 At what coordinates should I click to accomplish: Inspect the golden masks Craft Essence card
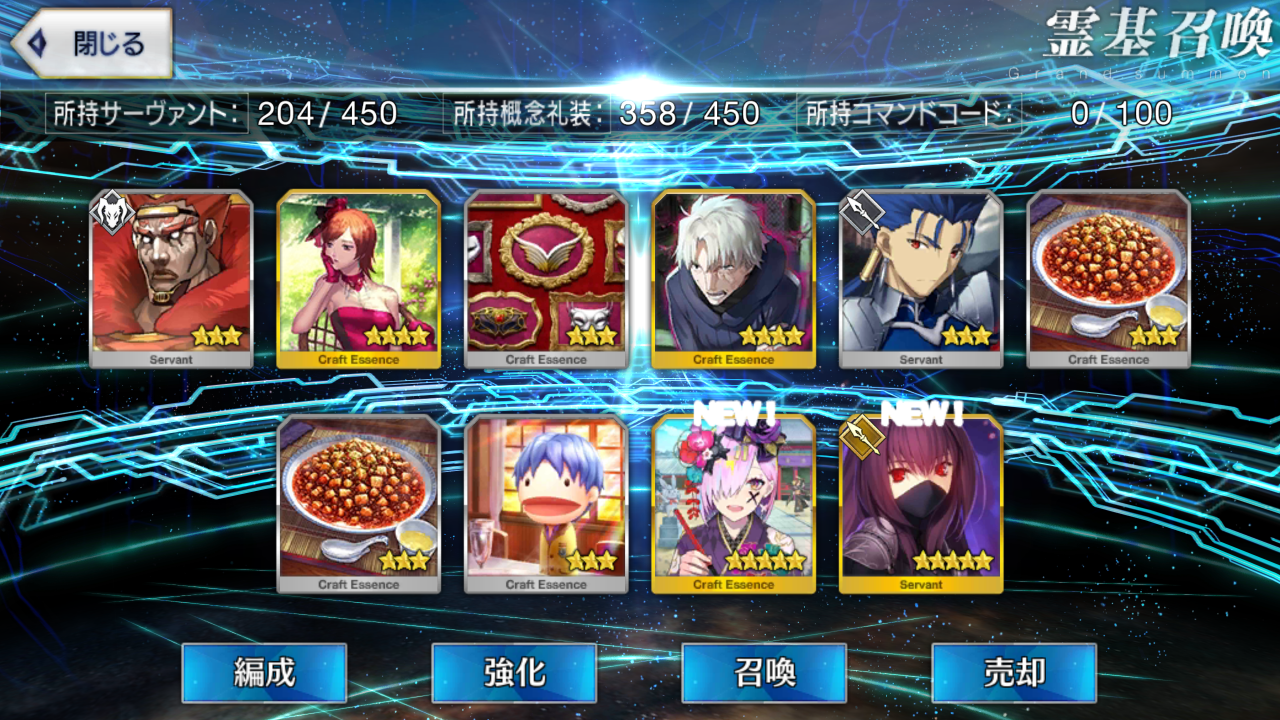[546, 278]
